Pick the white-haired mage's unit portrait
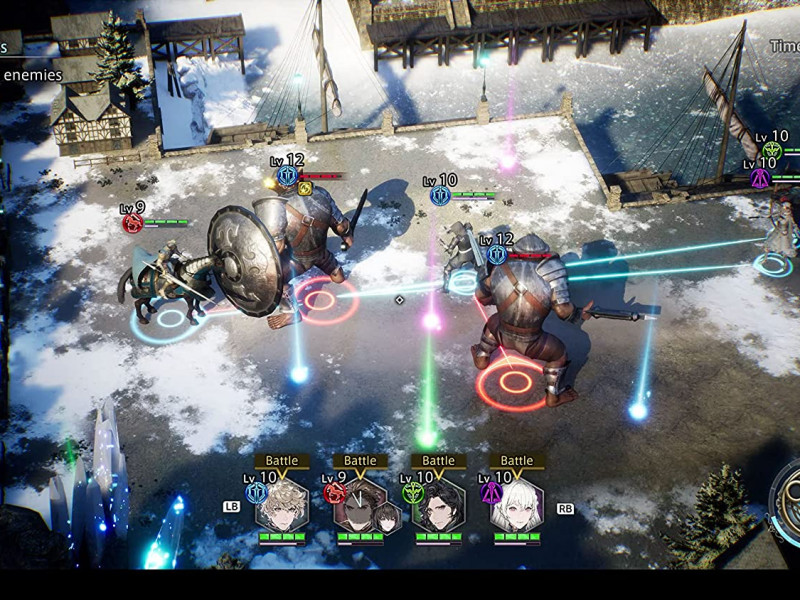Viewport: 800px width, 600px height. pos(517,503)
